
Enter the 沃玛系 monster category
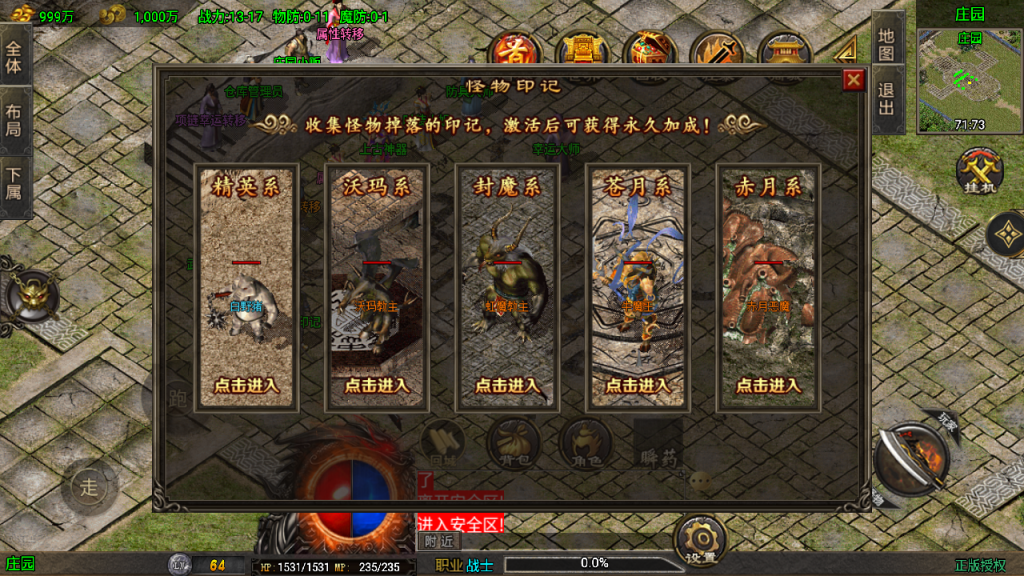[377, 385]
